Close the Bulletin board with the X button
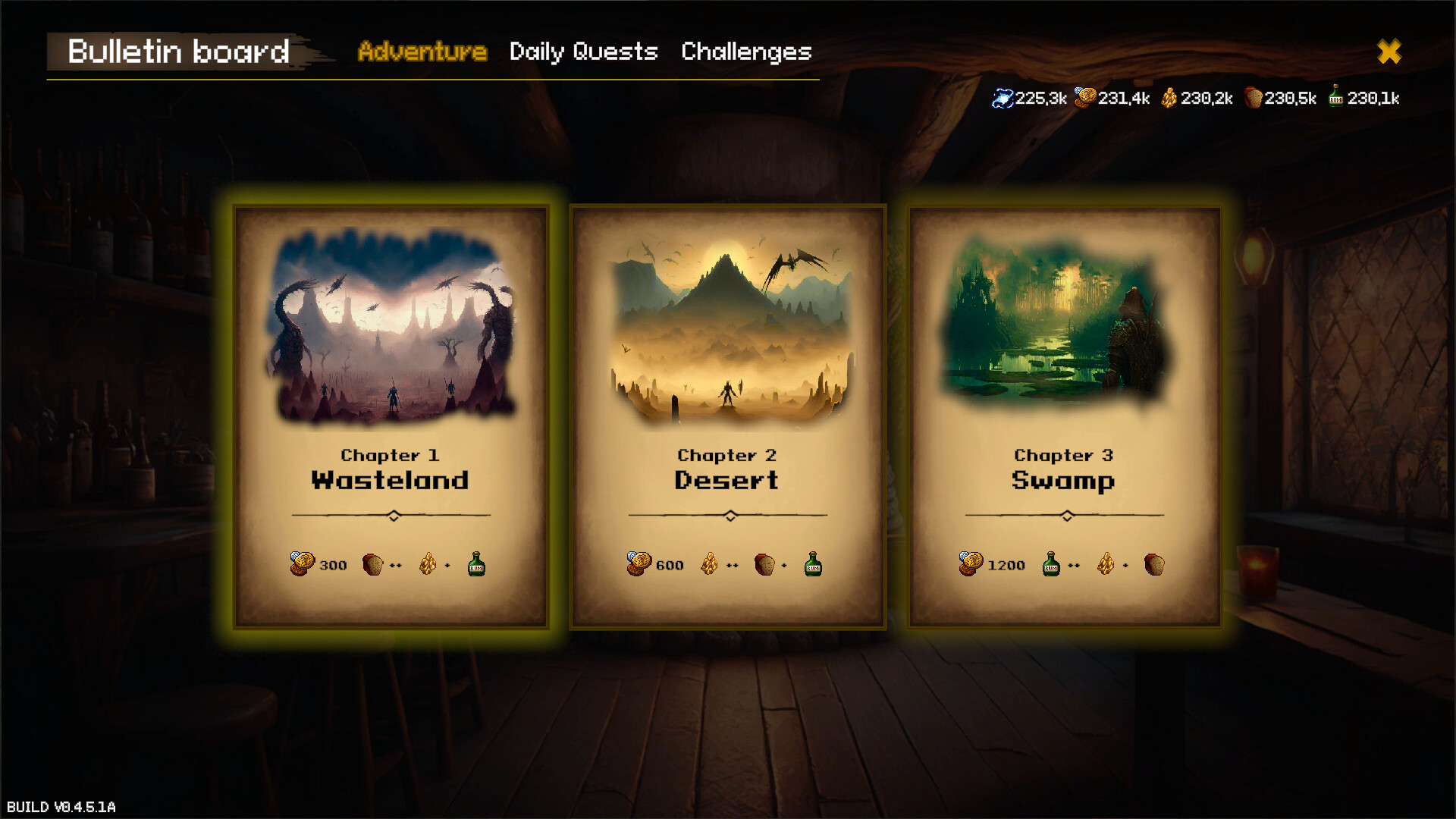This screenshot has height=819, width=1456. pos(1390,52)
